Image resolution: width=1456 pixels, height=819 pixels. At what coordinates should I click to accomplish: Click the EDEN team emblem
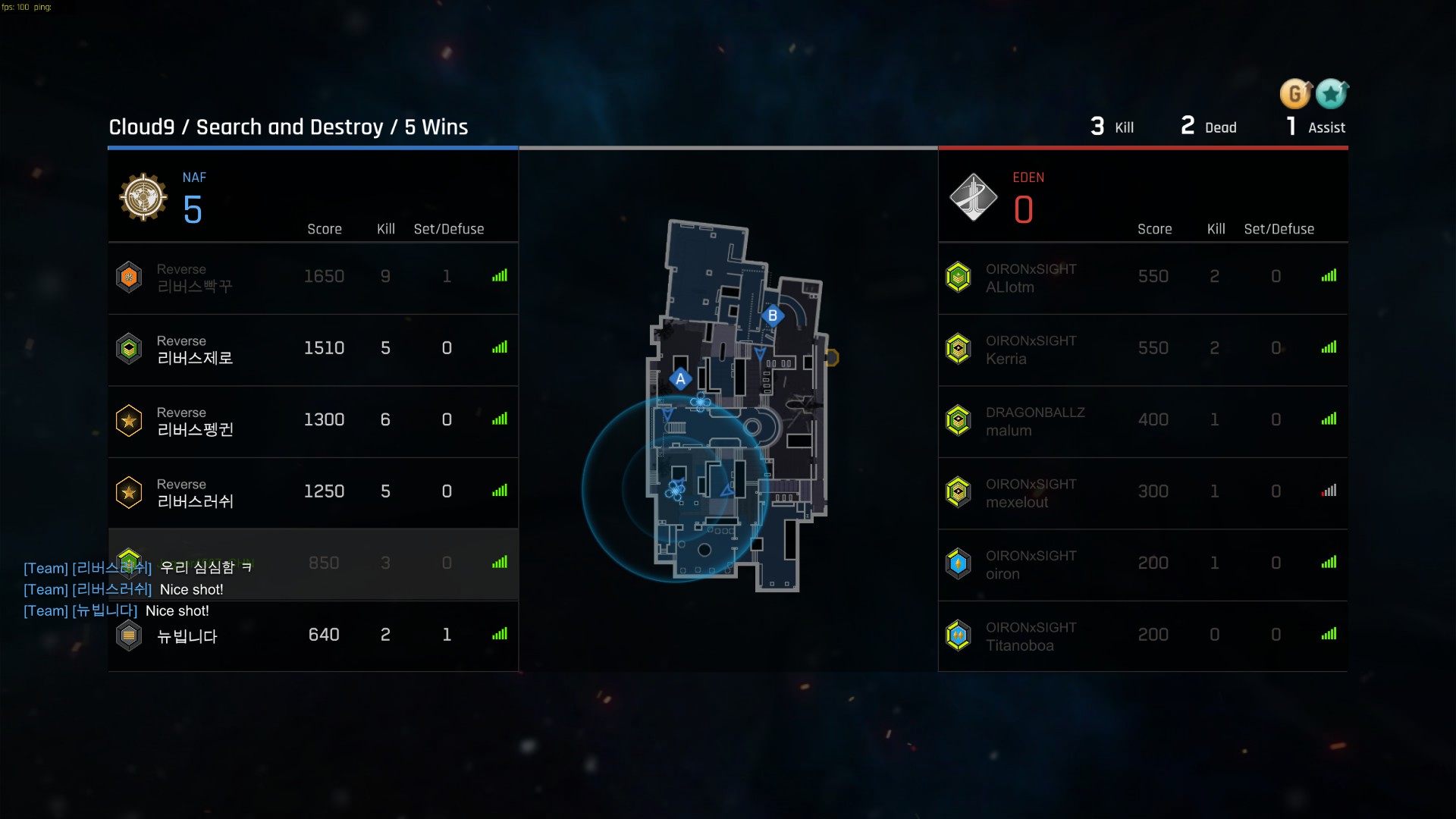click(x=974, y=197)
